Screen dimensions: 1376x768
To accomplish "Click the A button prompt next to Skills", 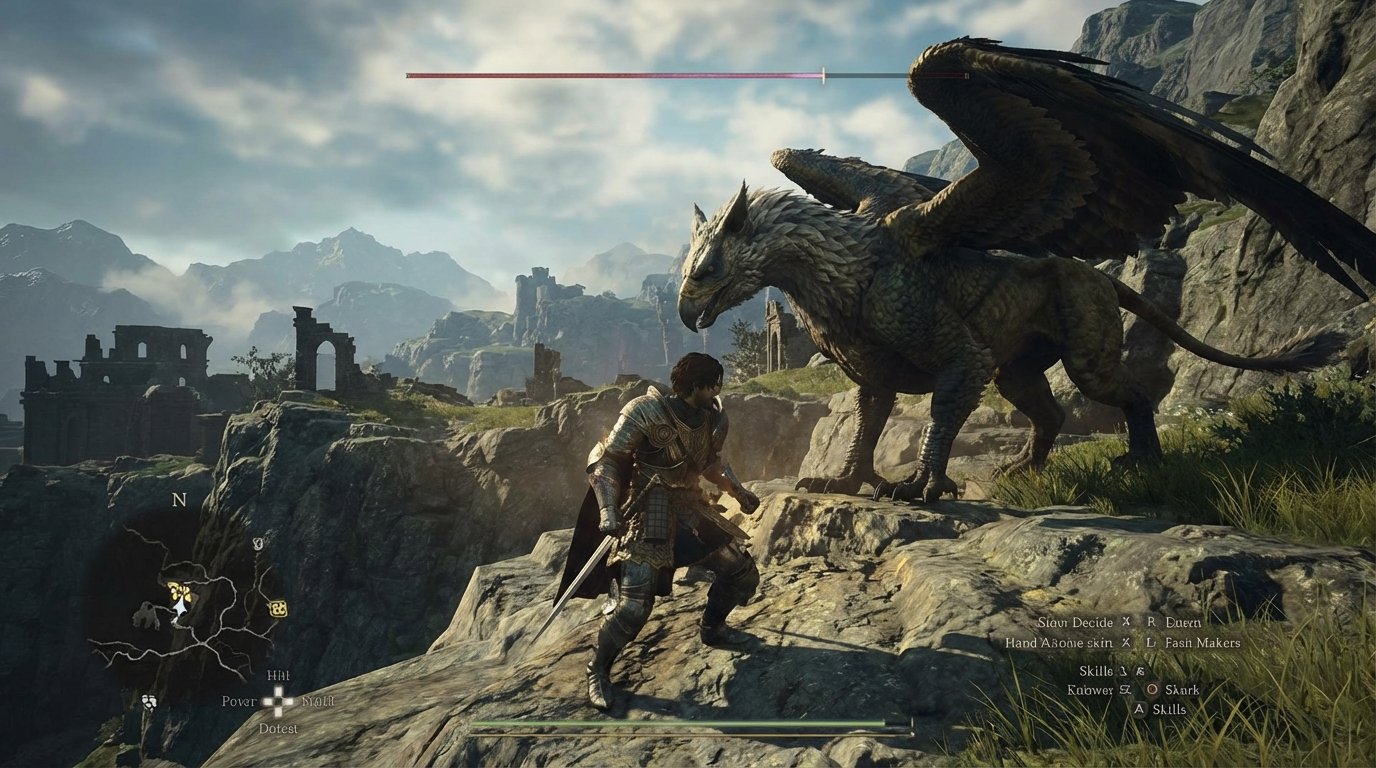I will coord(1140,710).
